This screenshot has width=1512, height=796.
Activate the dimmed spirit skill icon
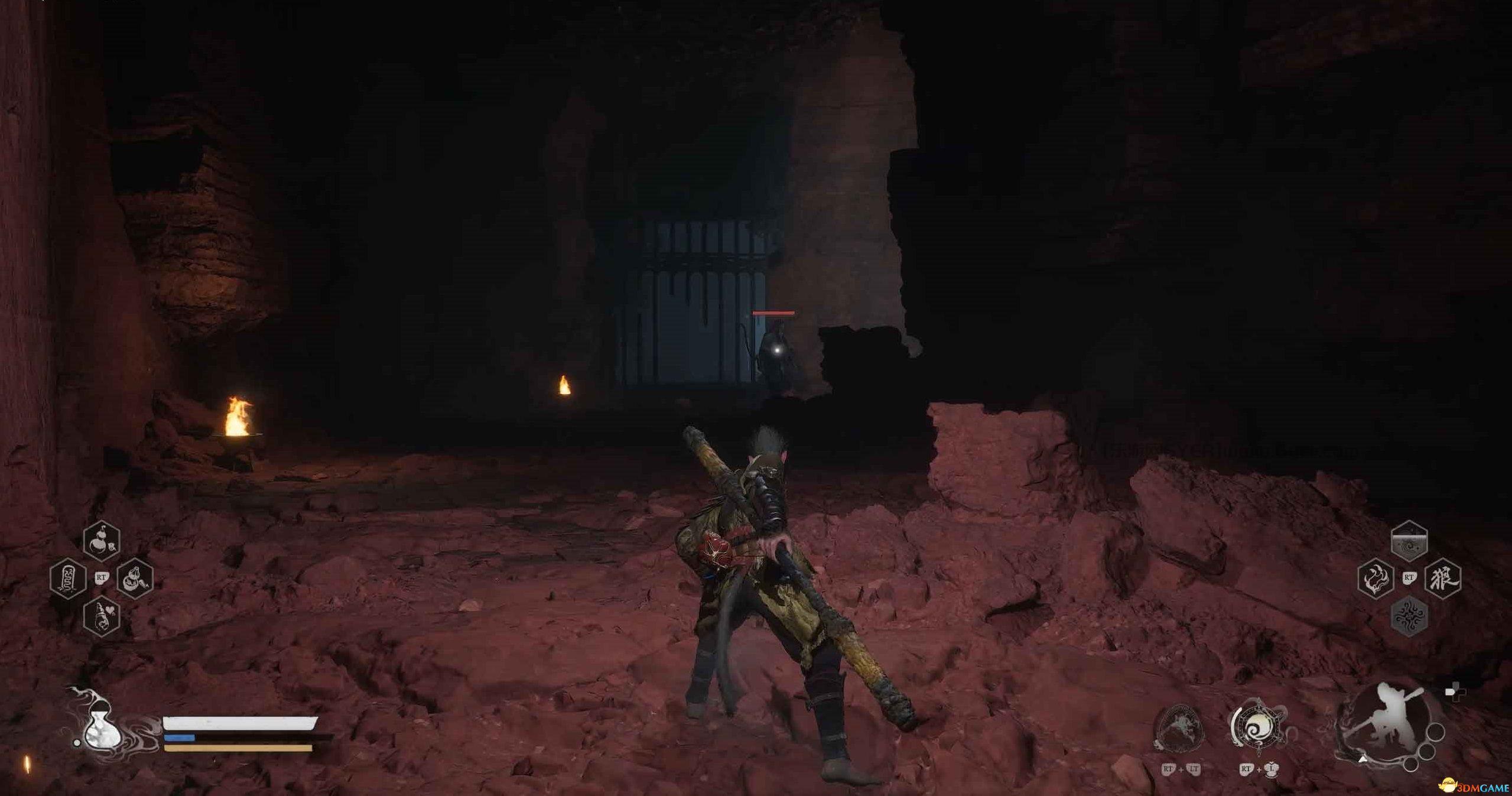1179,729
